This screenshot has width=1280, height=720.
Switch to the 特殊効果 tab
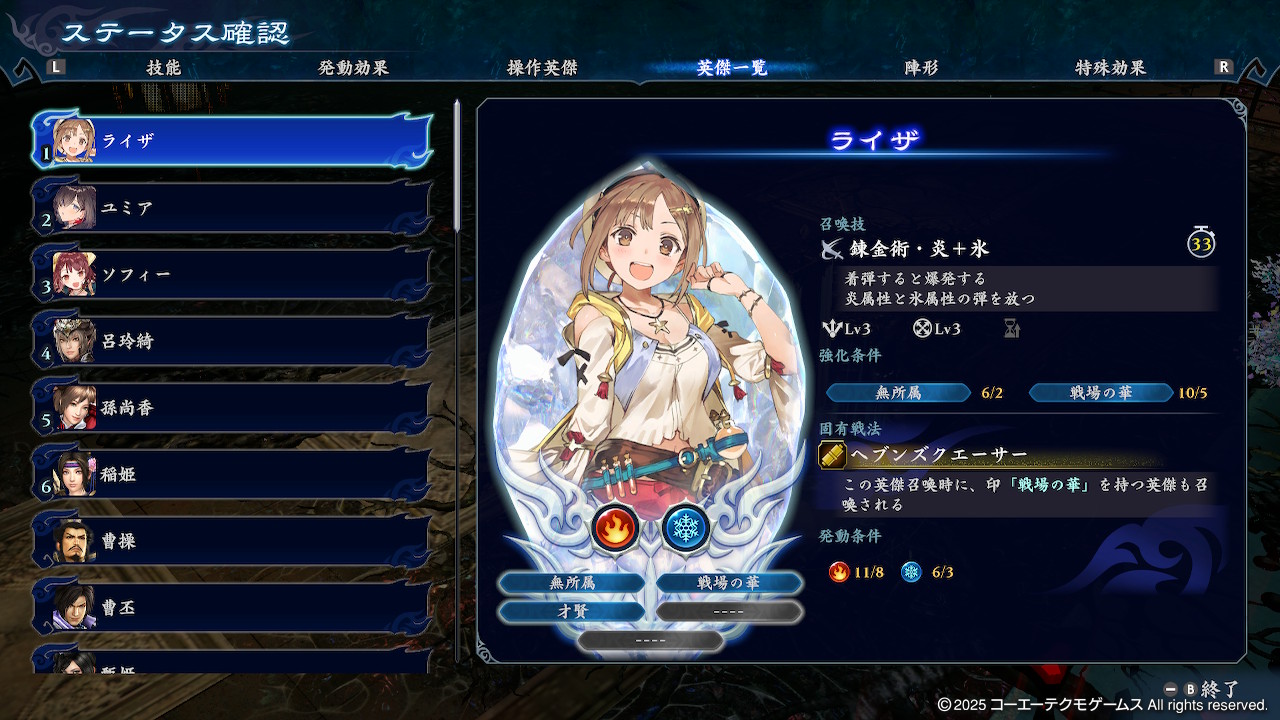[1110, 68]
